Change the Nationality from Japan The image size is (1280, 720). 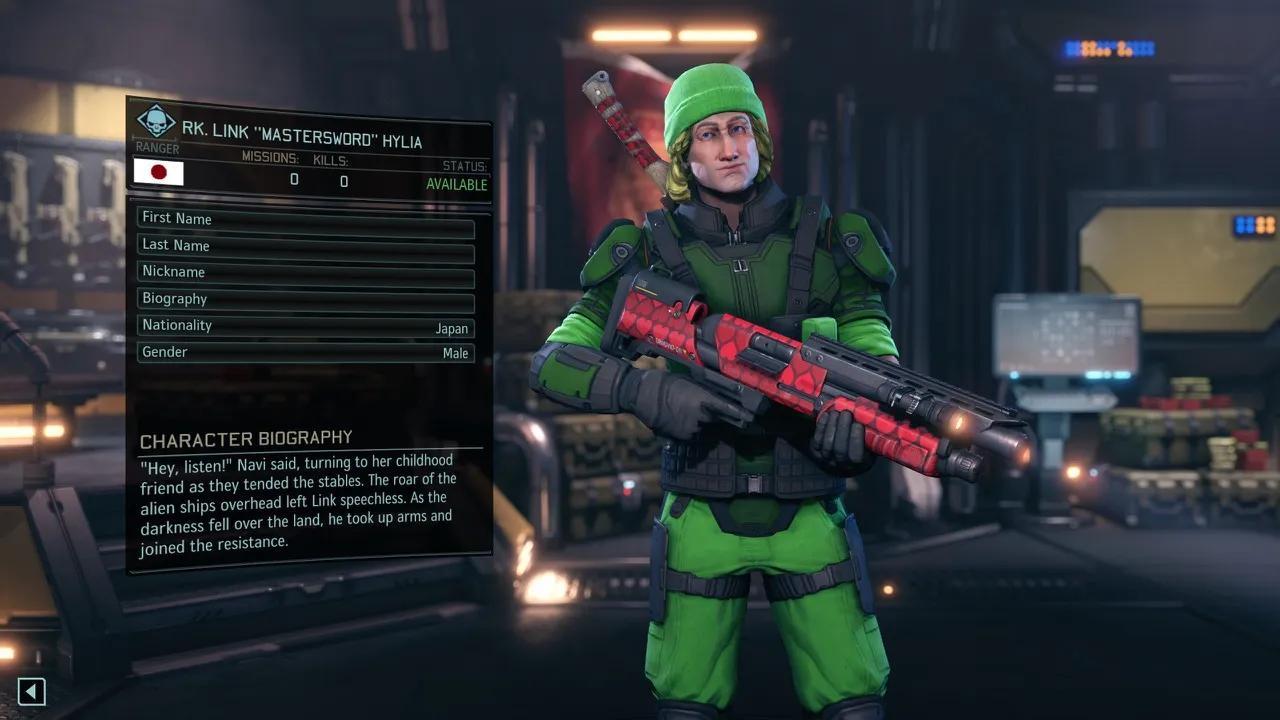[305, 326]
